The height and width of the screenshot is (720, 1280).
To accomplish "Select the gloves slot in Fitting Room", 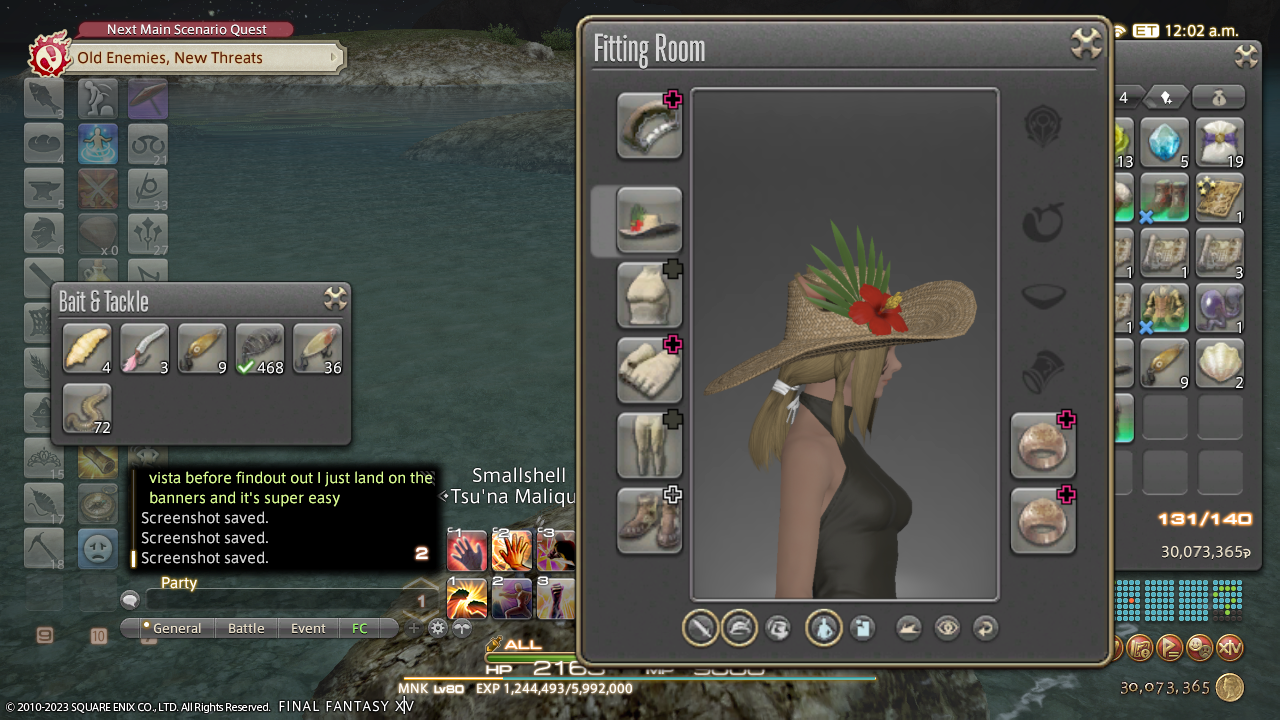I will click(x=649, y=370).
